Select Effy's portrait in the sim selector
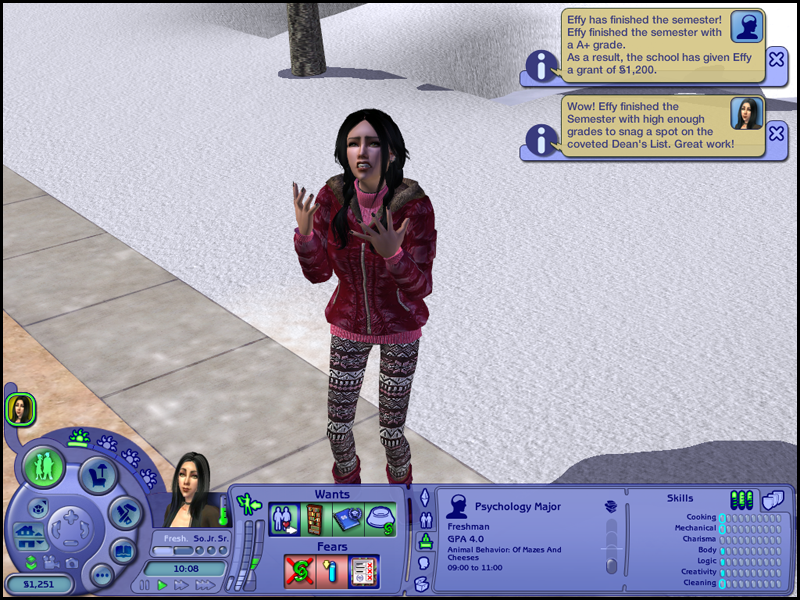800x600 pixels. pyautogui.click(x=20, y=408)
